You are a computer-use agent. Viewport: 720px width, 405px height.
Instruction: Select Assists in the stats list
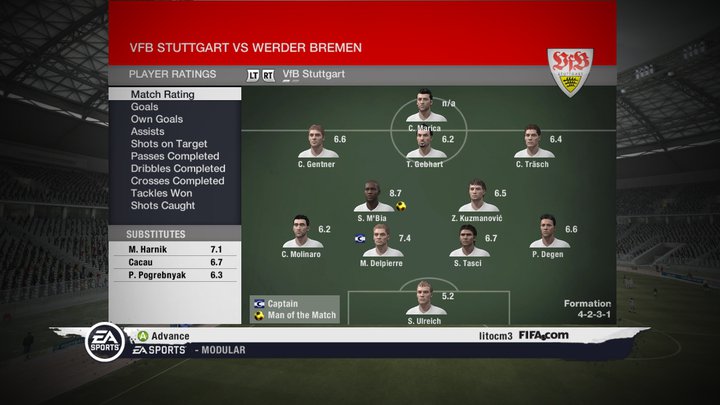(147, 131)
